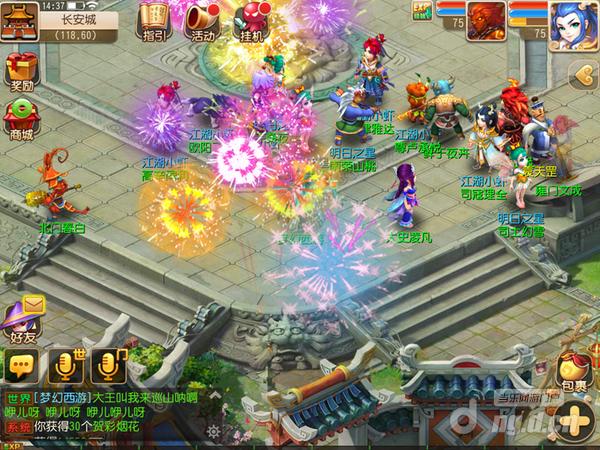Open the 指引 guide book
600x450 pixels.
156,21
